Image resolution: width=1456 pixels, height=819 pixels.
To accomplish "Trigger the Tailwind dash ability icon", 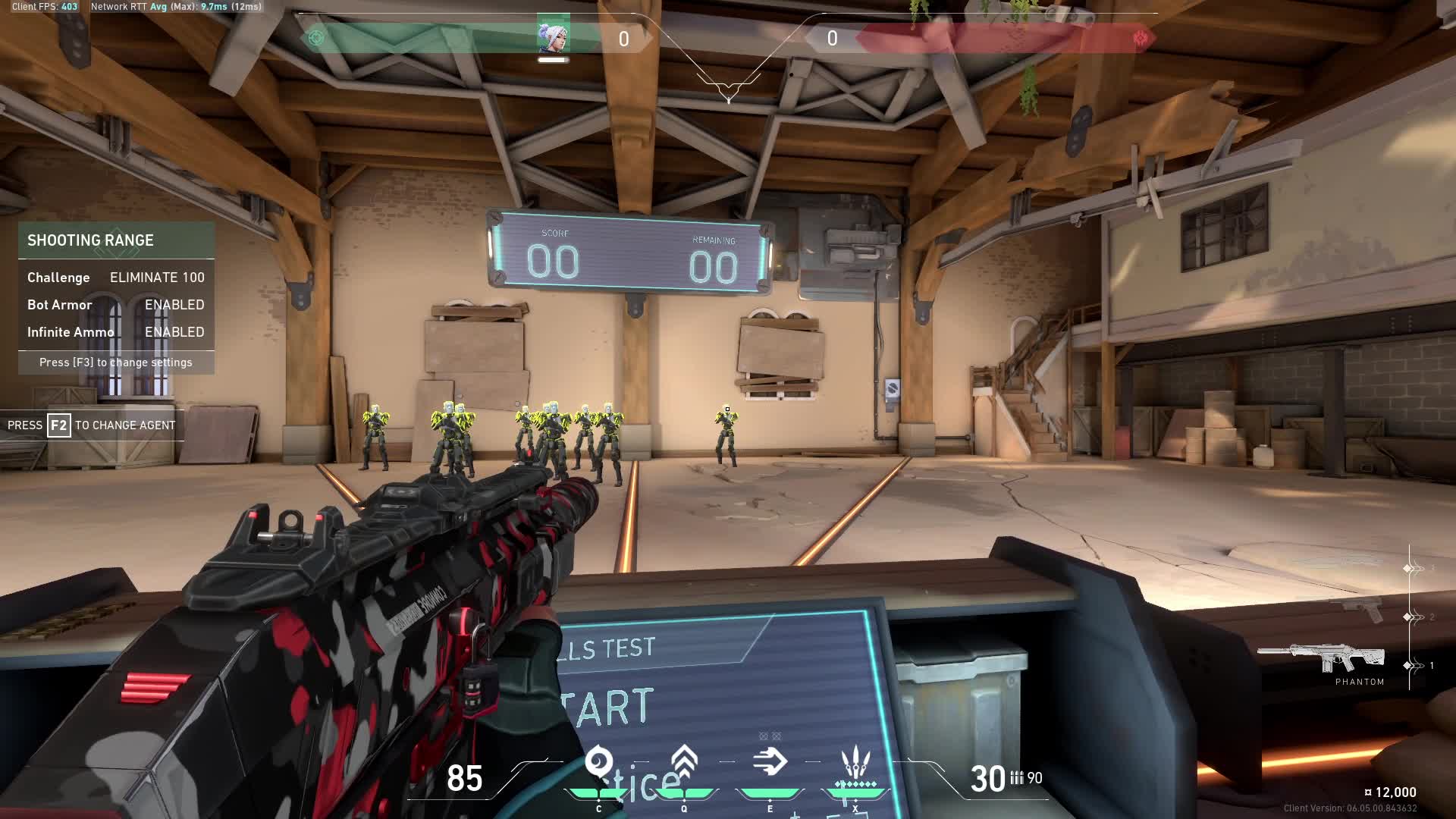I will (x=770, y=761).
